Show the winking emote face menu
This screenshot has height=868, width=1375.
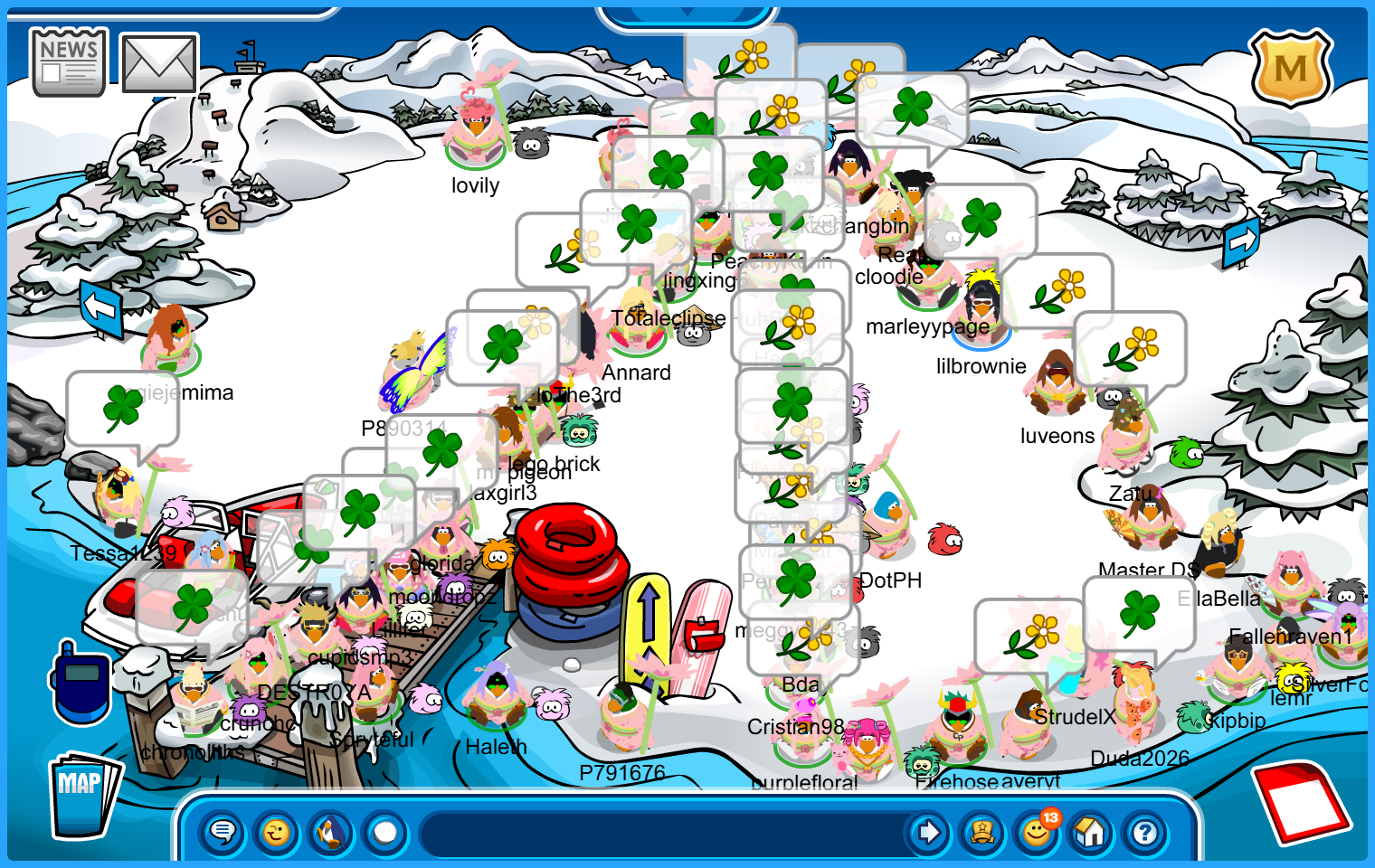pyautogui.click(x=277, y=832)
